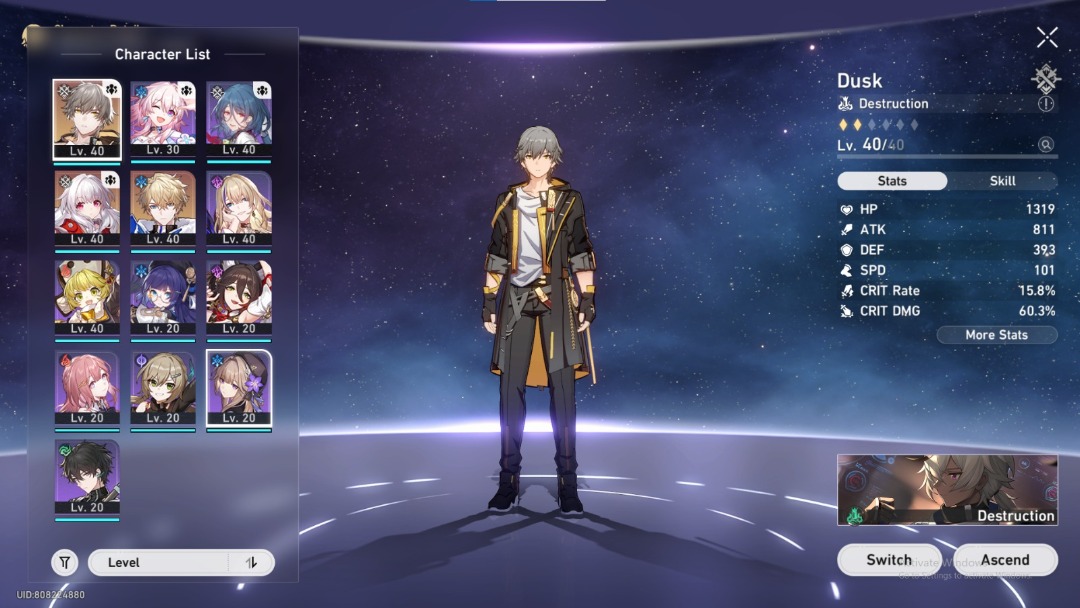1080x608 pixels.
Task: Toggle the sort order arrows
Action: [251, 562]
